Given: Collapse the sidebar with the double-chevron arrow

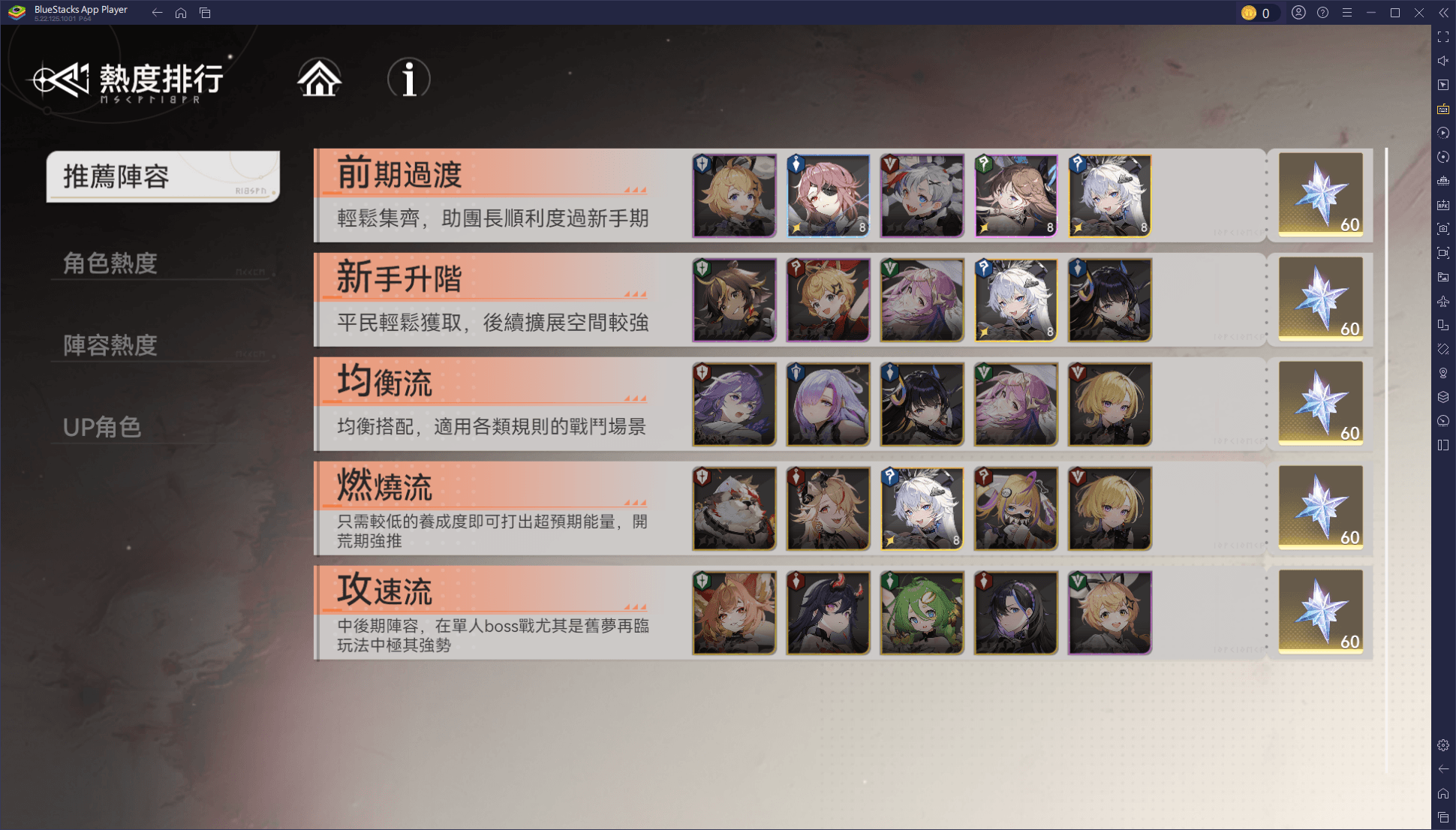Looking at the screenshot, I should (1442, 12).
